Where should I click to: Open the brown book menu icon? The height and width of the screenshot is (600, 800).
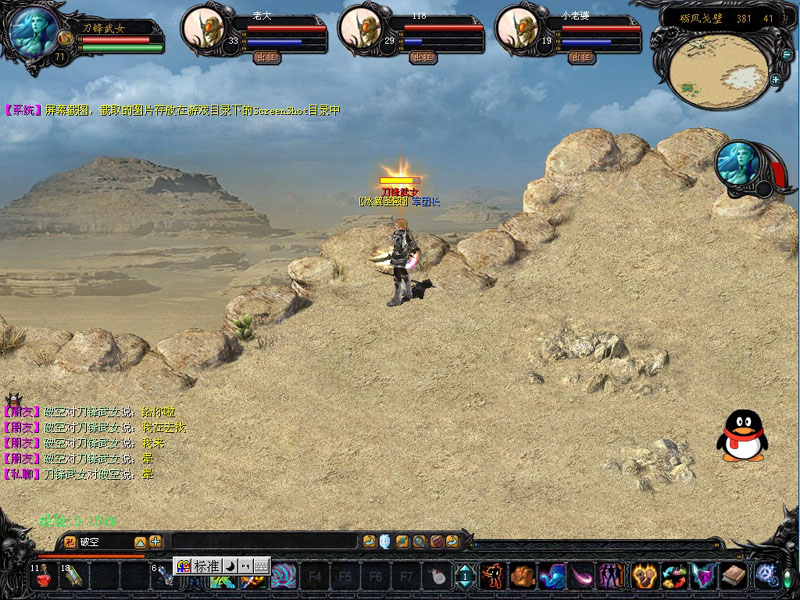[733, 575]
